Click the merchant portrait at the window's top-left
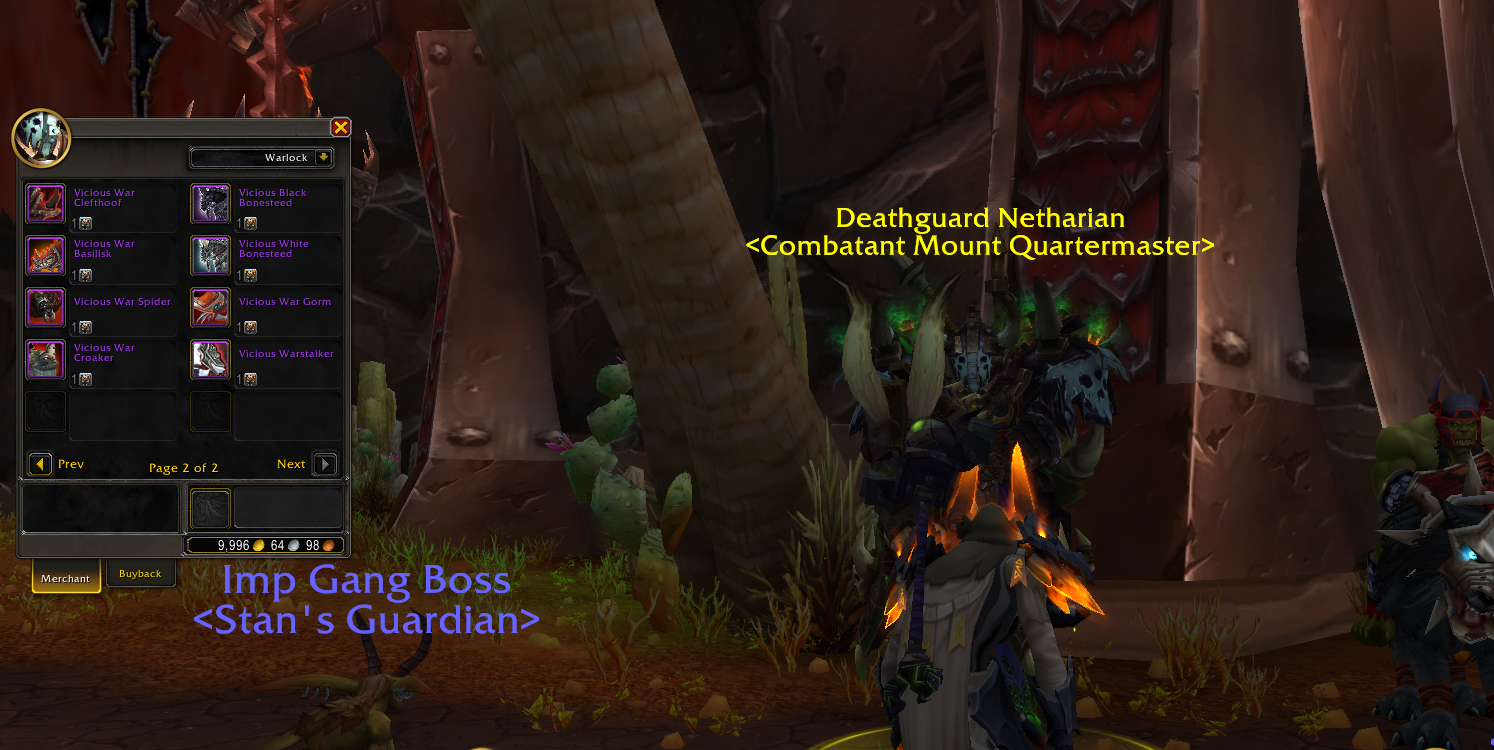The image size is (1494, 750). point(40,140)
